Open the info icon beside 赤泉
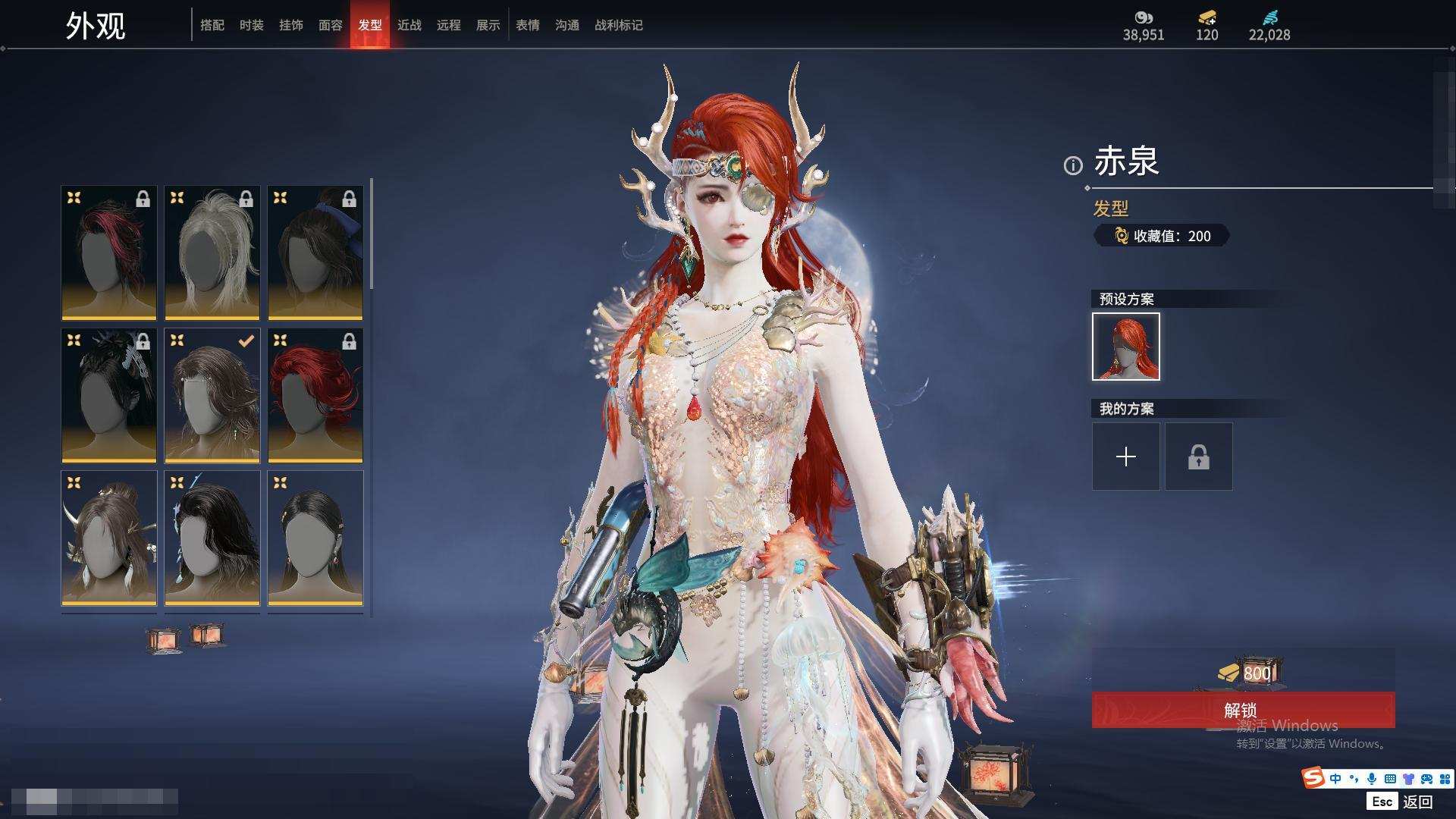This screenshot has width=1456, height=819. click(1072, 165)
